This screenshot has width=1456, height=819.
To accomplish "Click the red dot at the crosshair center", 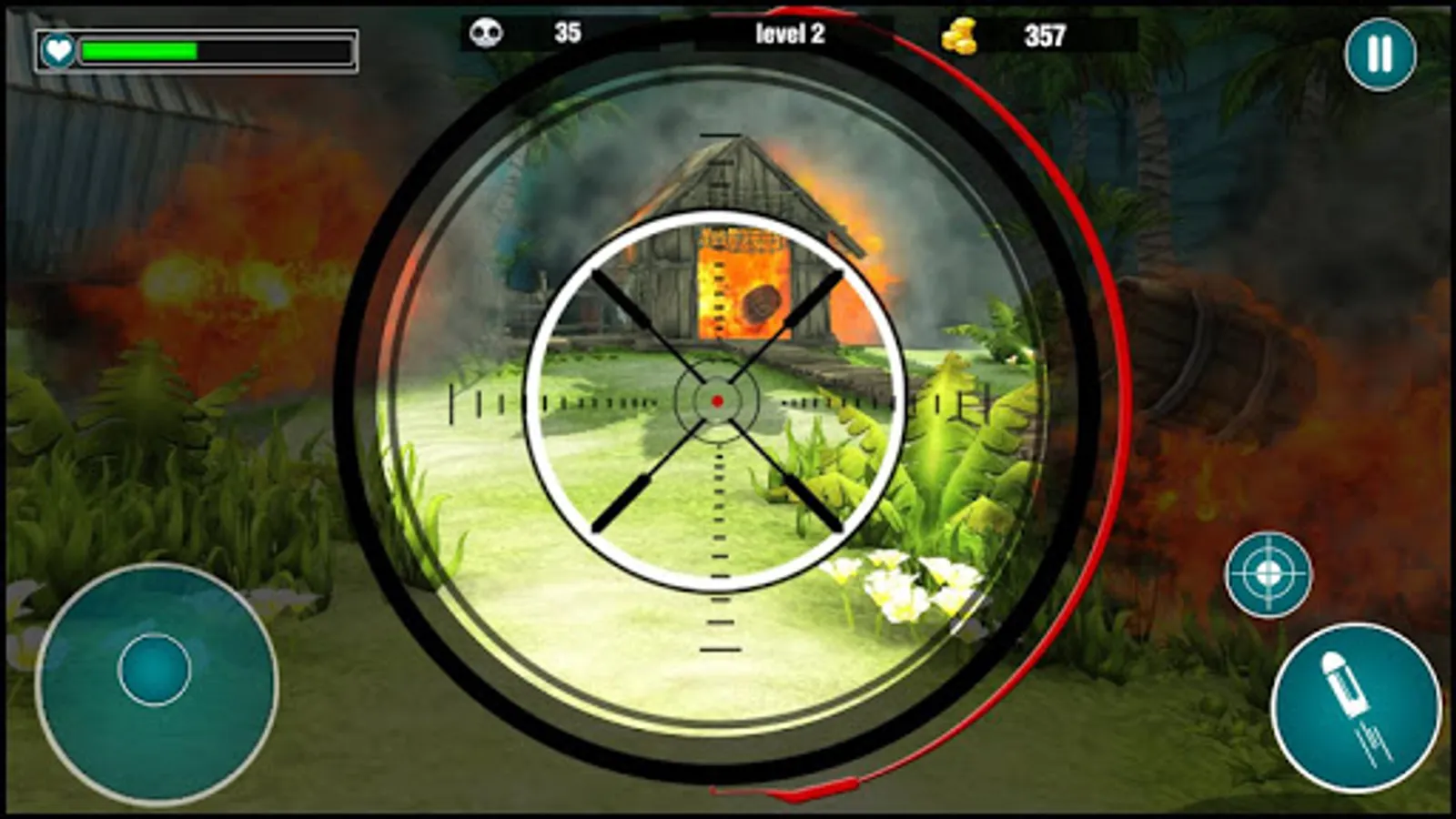I will pyautogui.click(x=717, y=400).
